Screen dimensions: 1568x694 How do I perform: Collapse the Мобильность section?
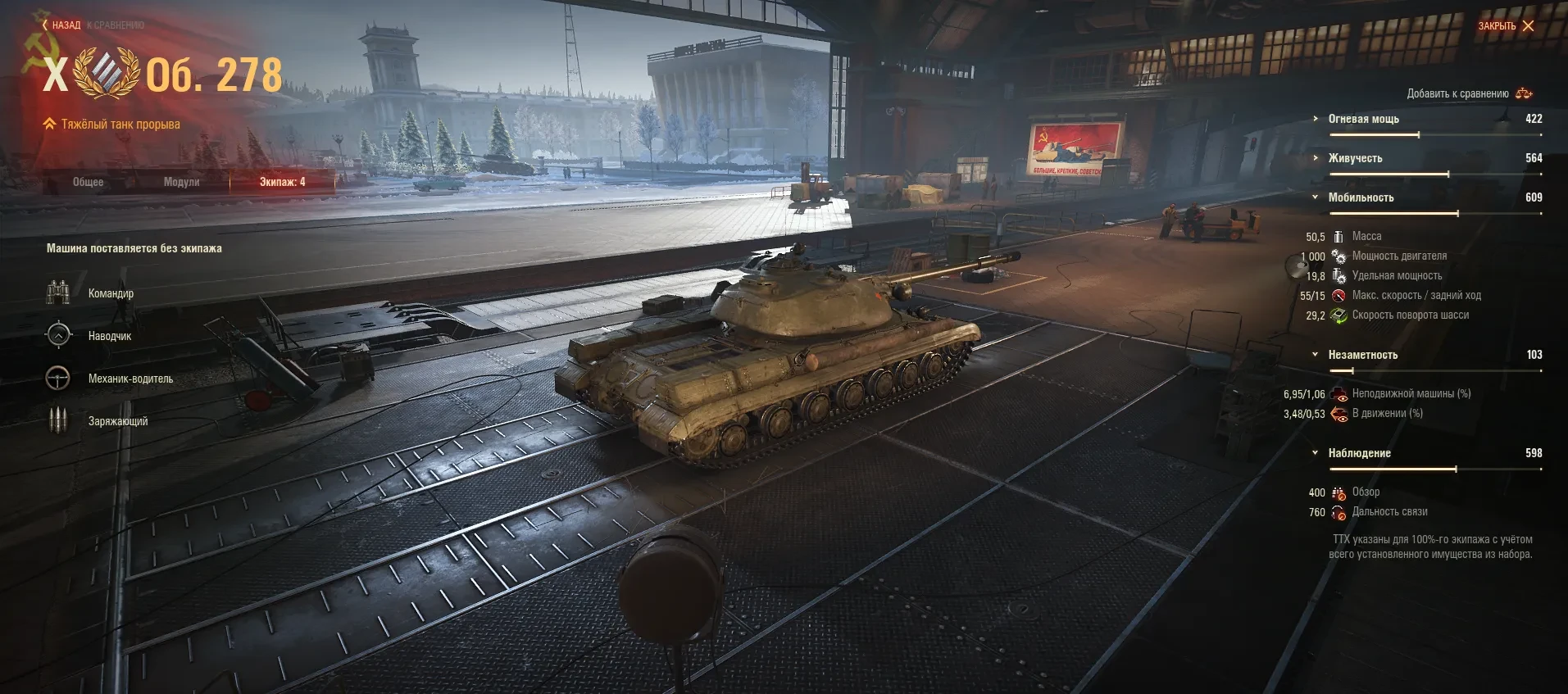pos(1361,197)
